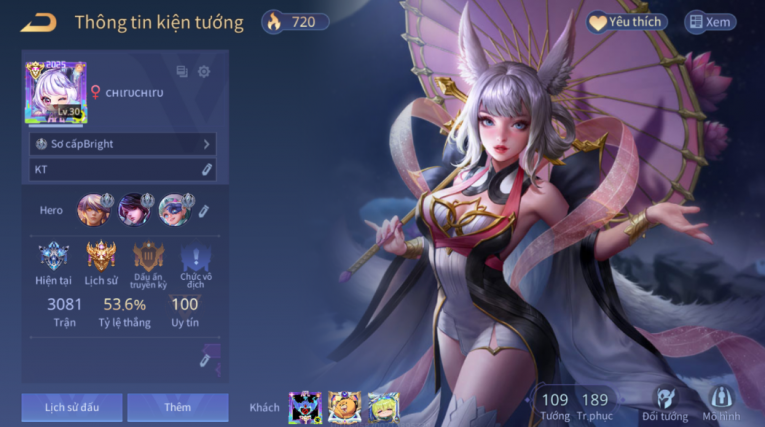Edit the featured Hero list pencil

point(203,211)
